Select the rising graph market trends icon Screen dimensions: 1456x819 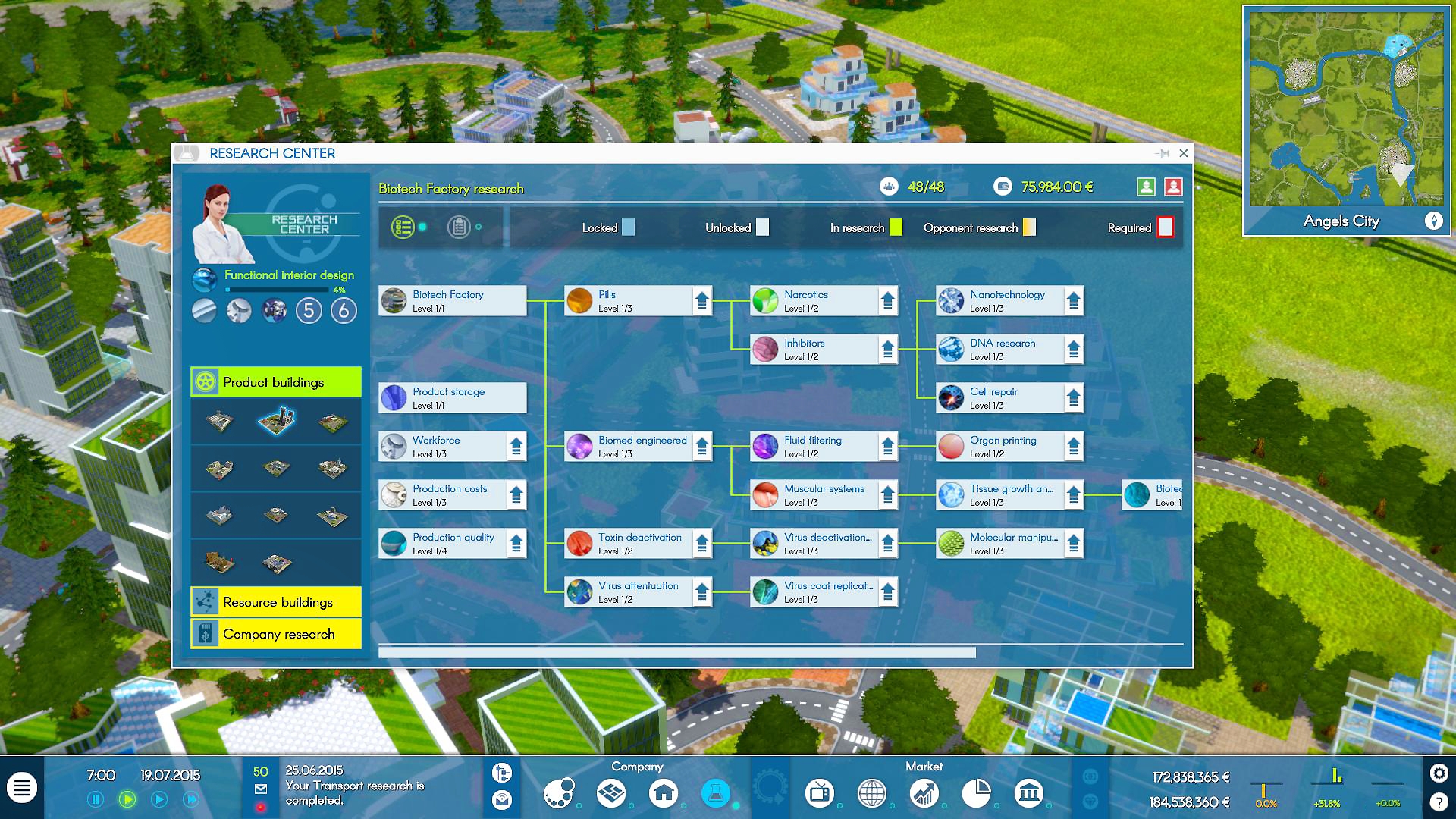click(x=924, y=793)
